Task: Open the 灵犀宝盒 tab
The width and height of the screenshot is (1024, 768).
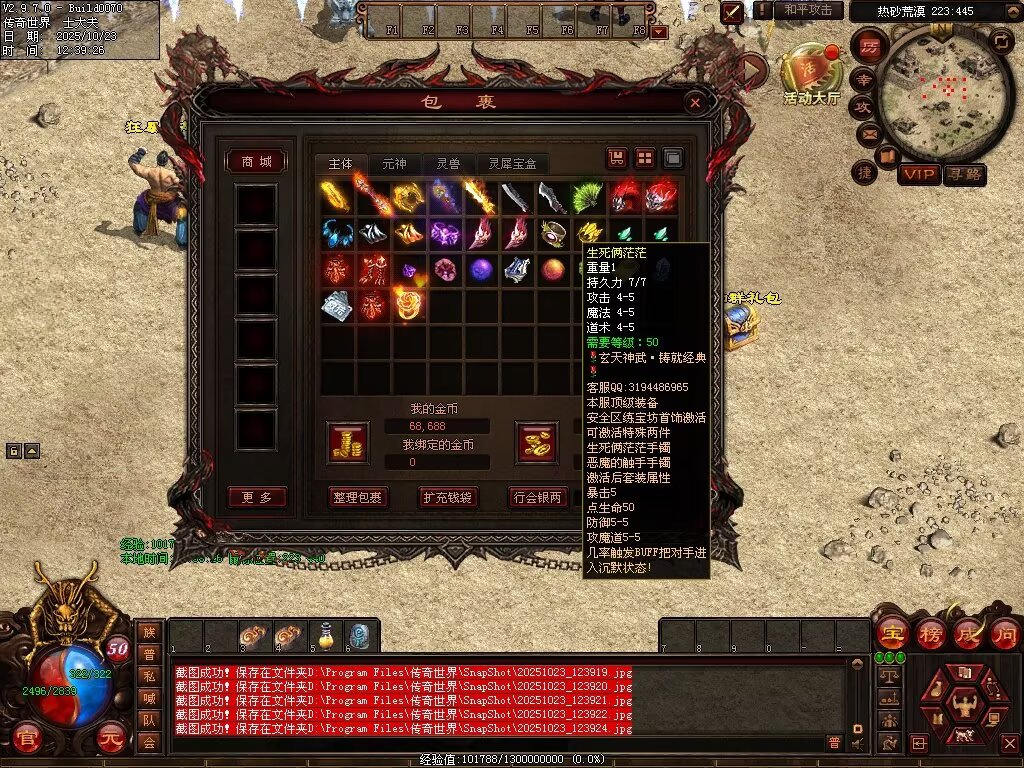Action: tap(512, 164)
